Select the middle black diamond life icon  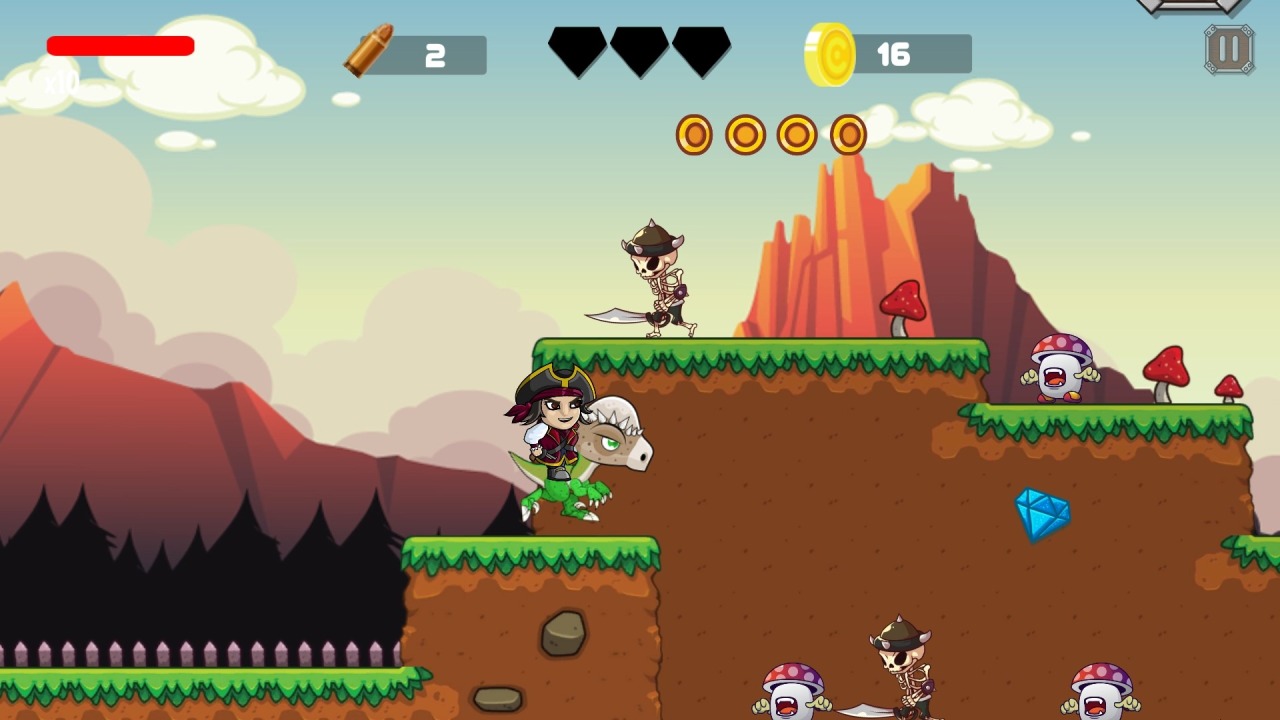point(637,50)
